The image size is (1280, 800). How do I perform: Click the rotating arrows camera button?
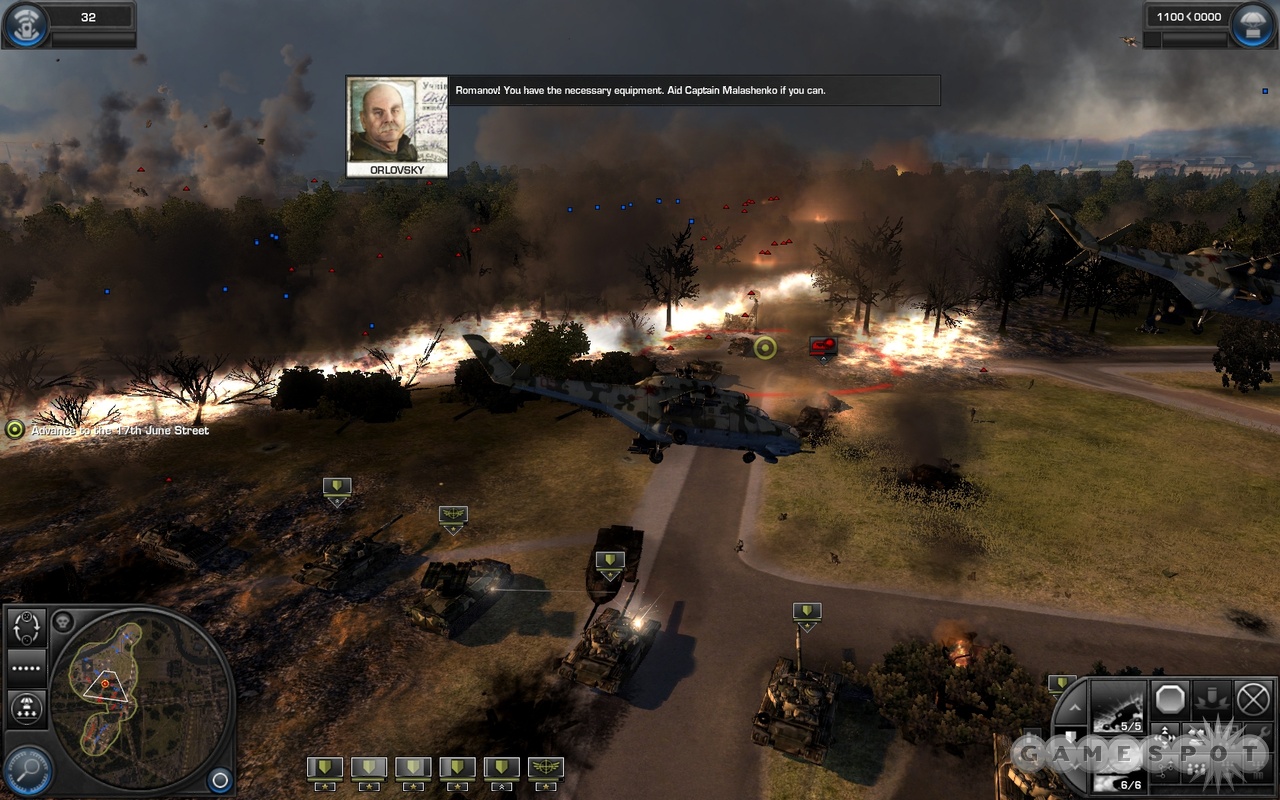27,628
